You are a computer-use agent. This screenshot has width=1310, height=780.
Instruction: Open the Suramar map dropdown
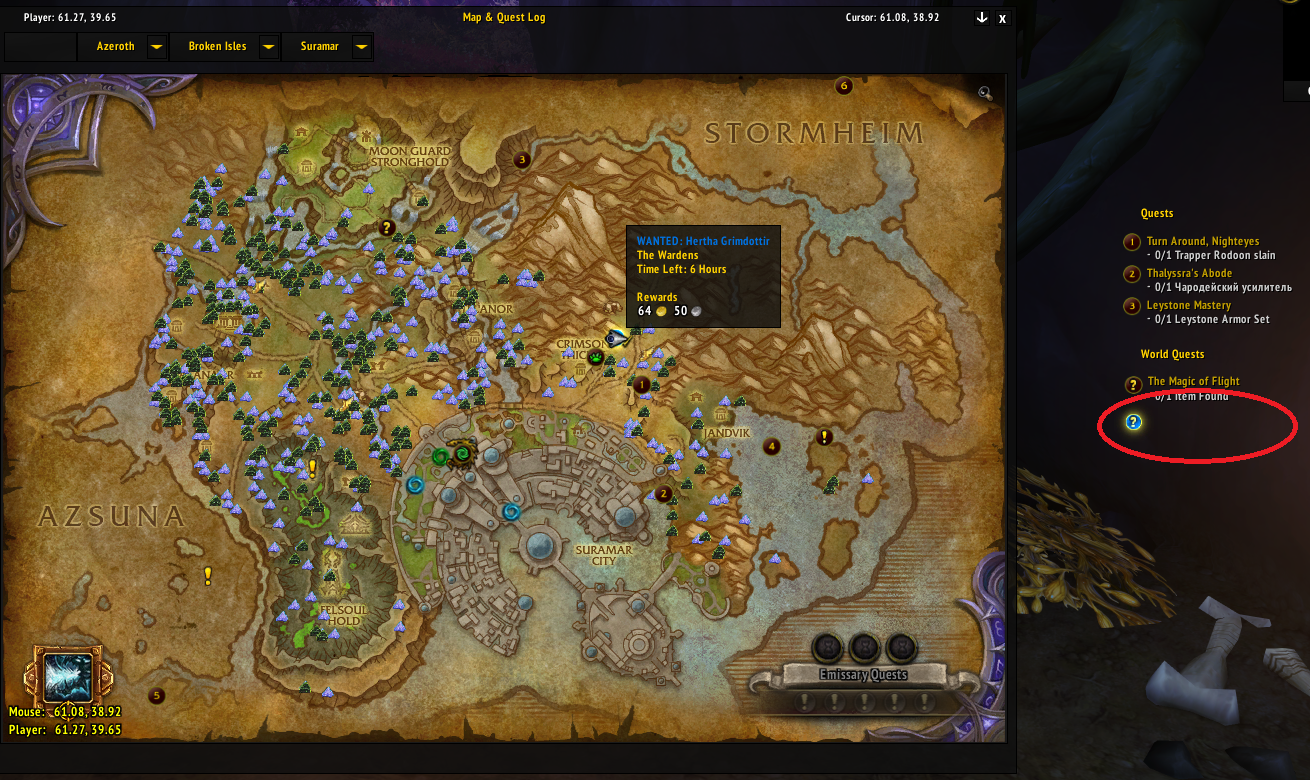click(x=361, y=47)
